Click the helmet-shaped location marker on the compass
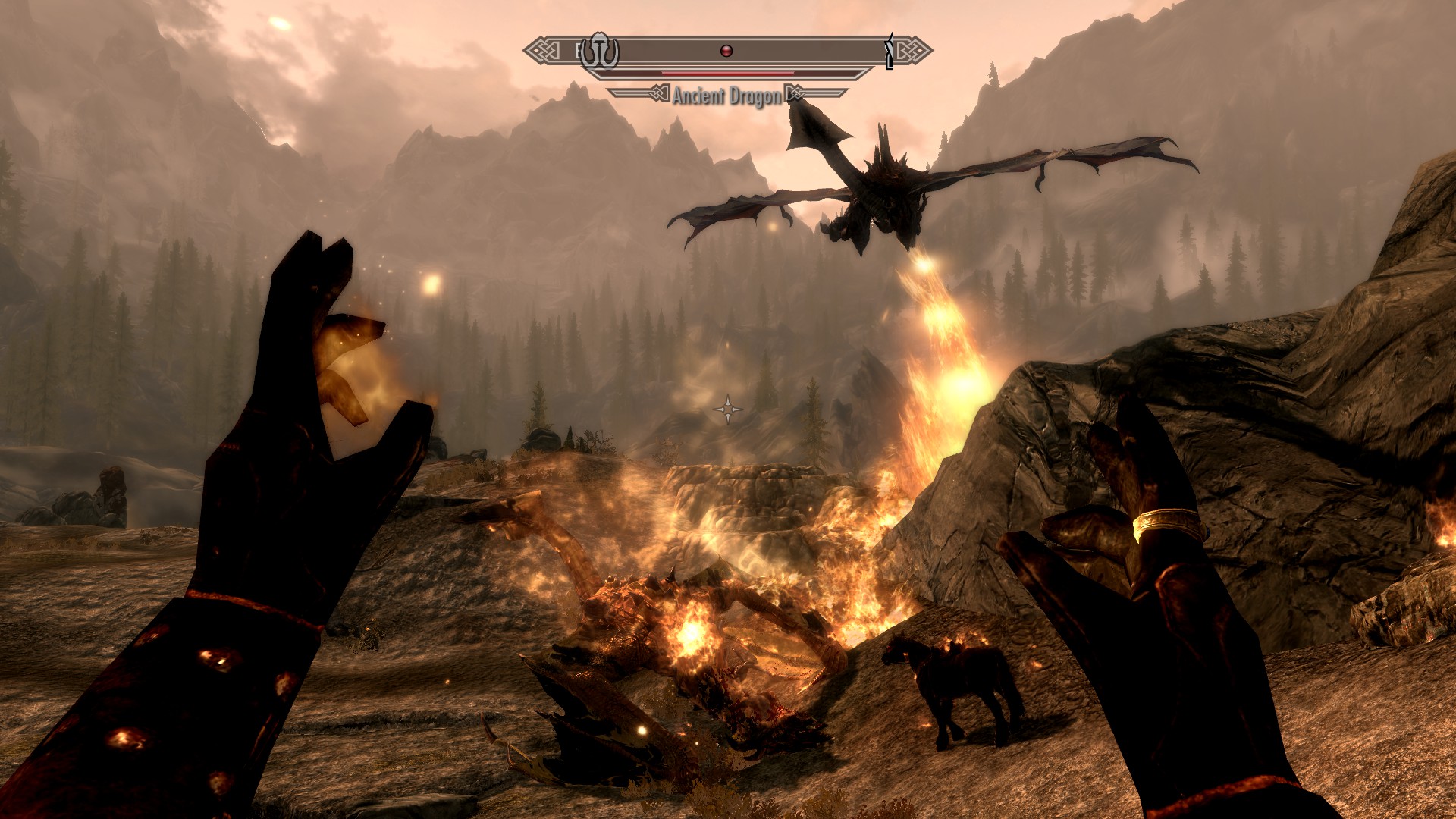Image resolution: width=1456 pixels, height=819 pixels. [x=599, y=52]
